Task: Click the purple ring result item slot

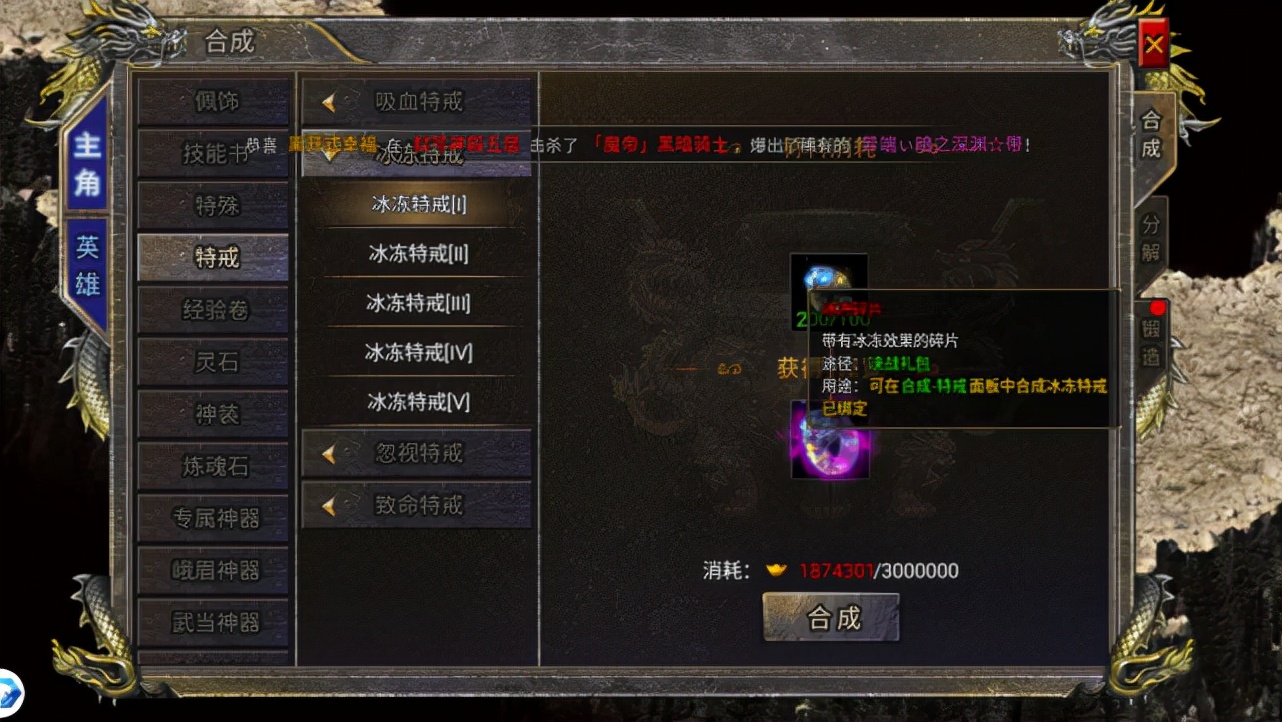Action: click(x=829, y=442)
